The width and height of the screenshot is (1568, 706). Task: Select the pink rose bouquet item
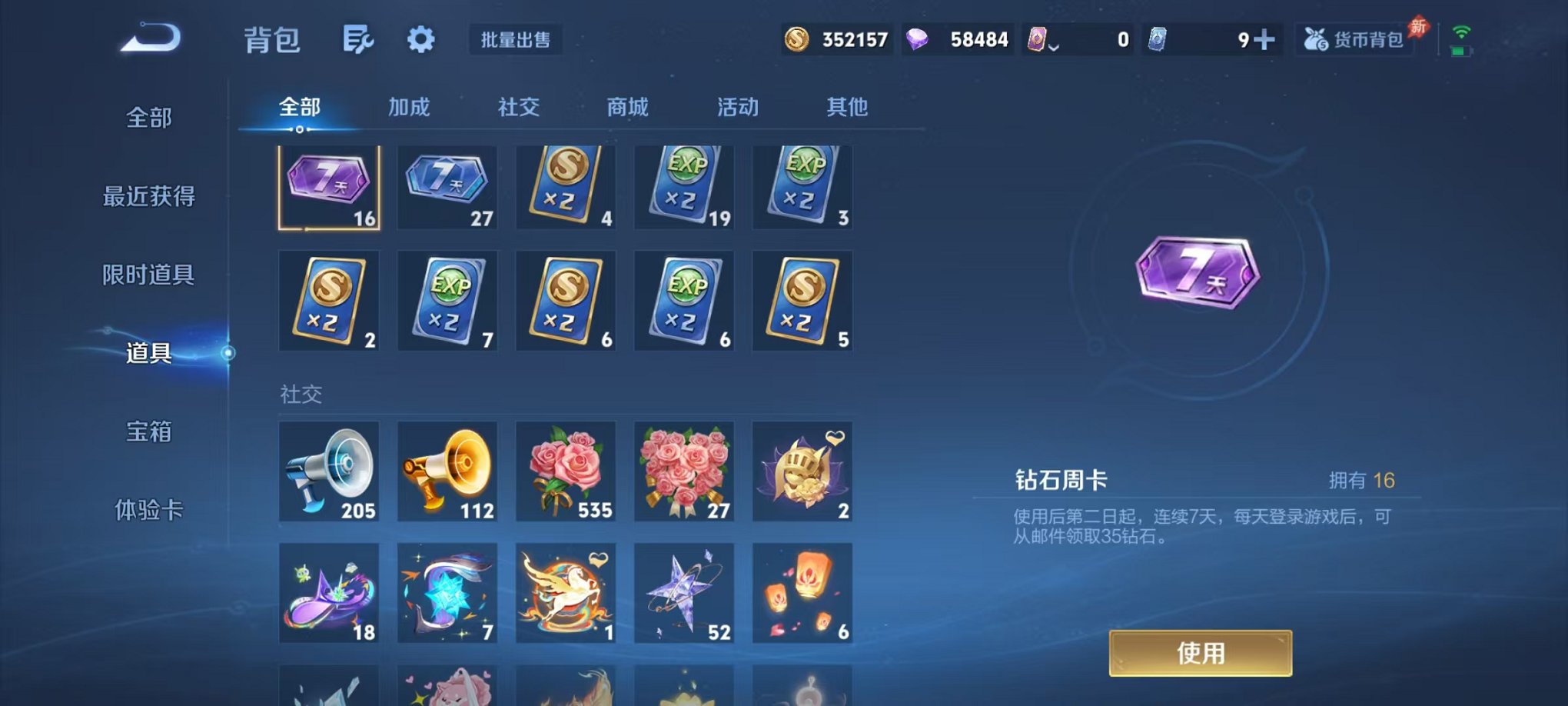click(566, 471)
